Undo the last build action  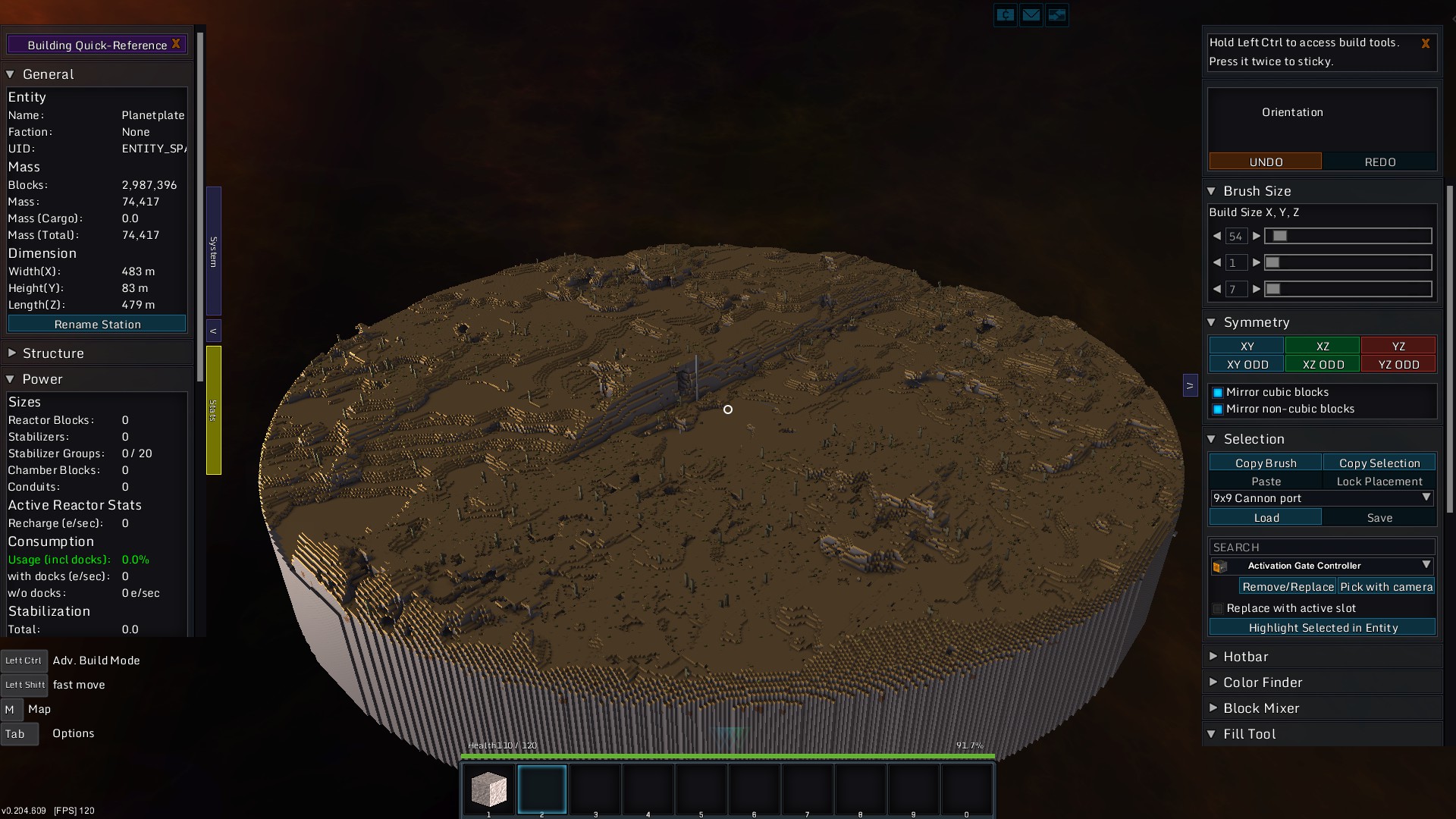pos(1265,162)
